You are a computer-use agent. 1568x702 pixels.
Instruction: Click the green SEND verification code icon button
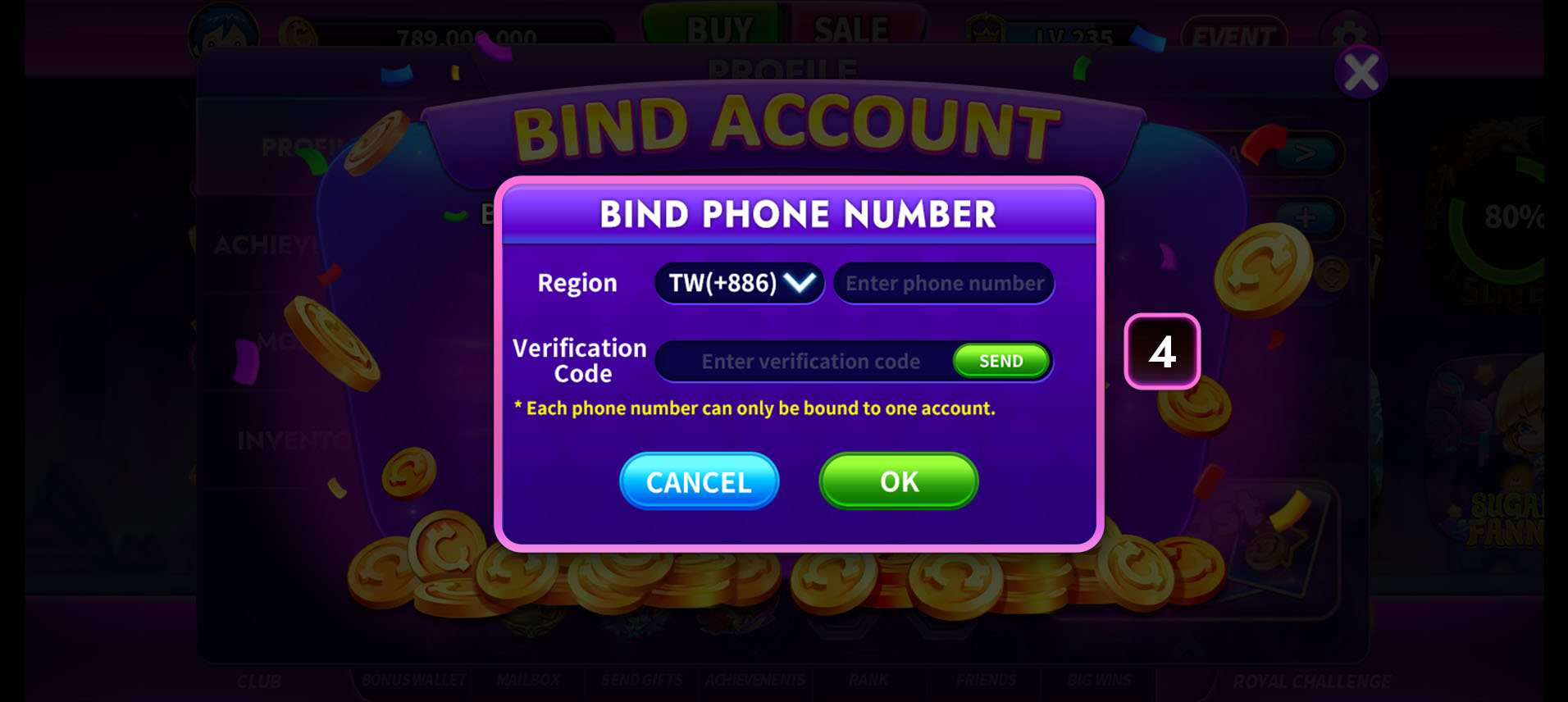pos(1001,360)
